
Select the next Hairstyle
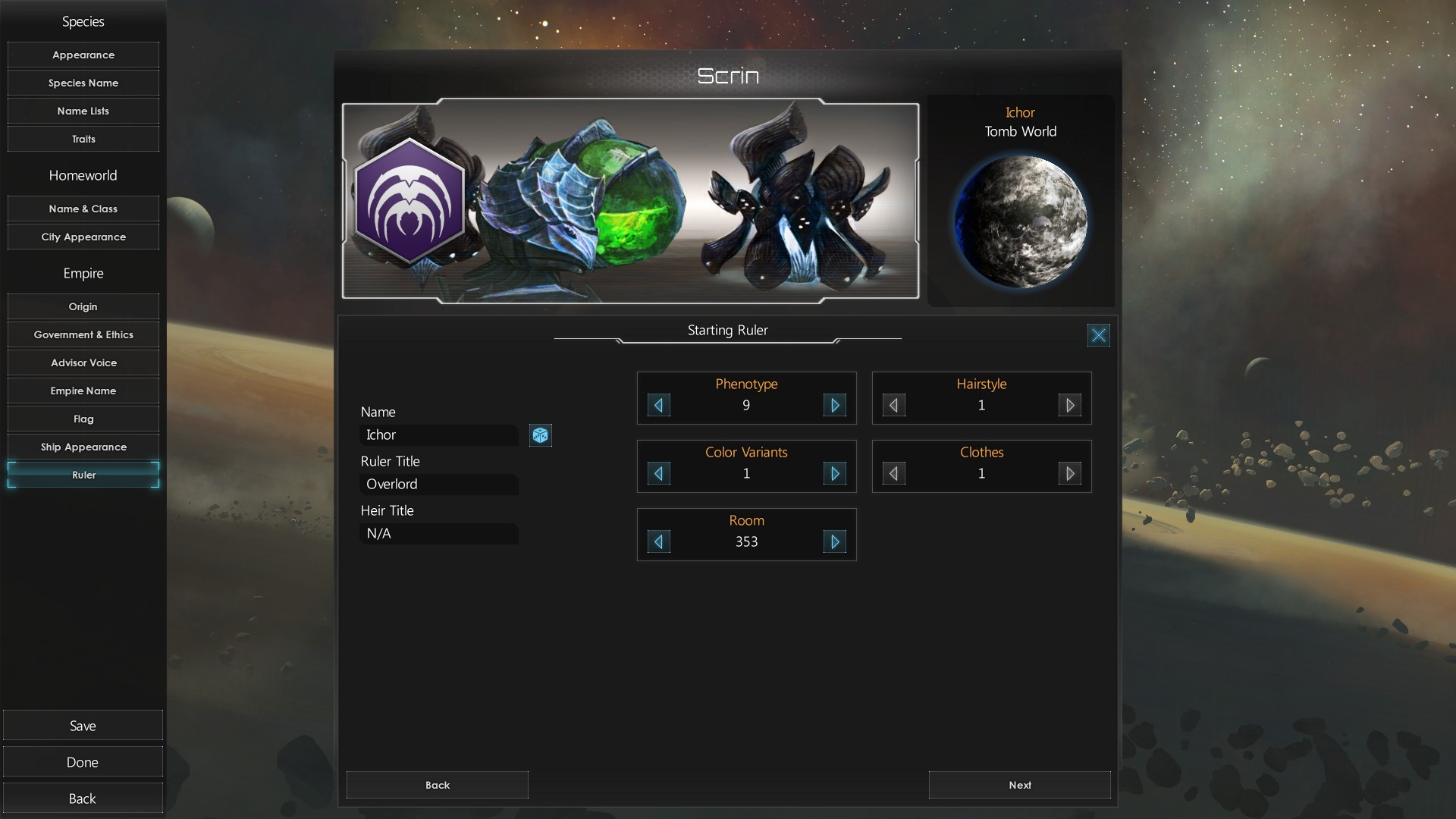click(1069, 406)
